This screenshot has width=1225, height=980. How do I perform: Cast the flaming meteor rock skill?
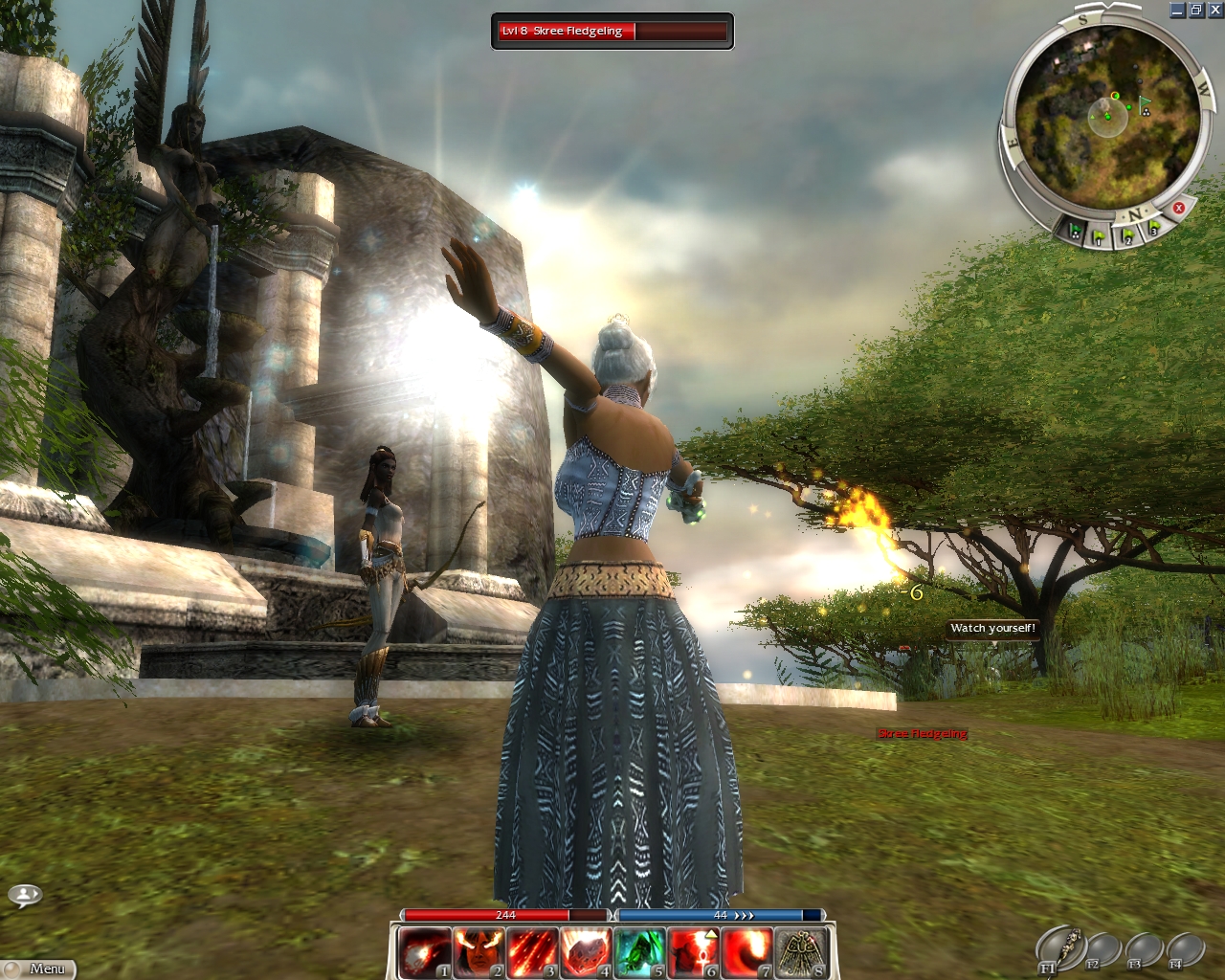coord(584,952)
